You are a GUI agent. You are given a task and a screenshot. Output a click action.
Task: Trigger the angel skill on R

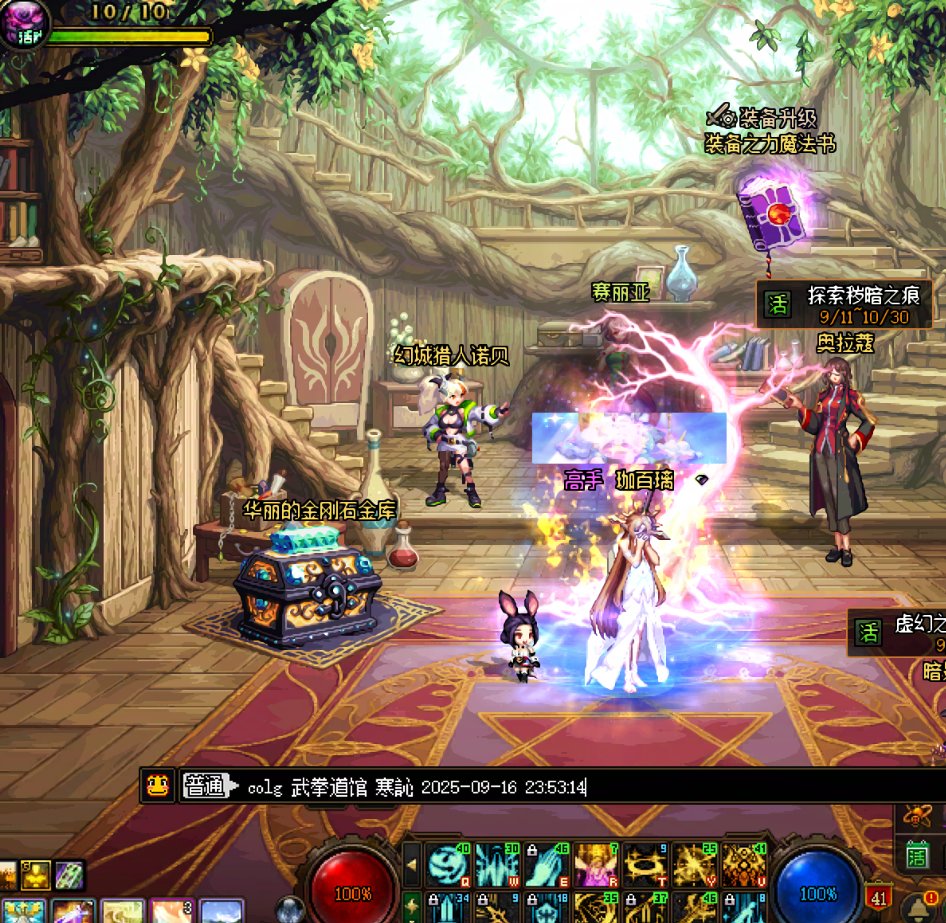(x=596, y=864)
